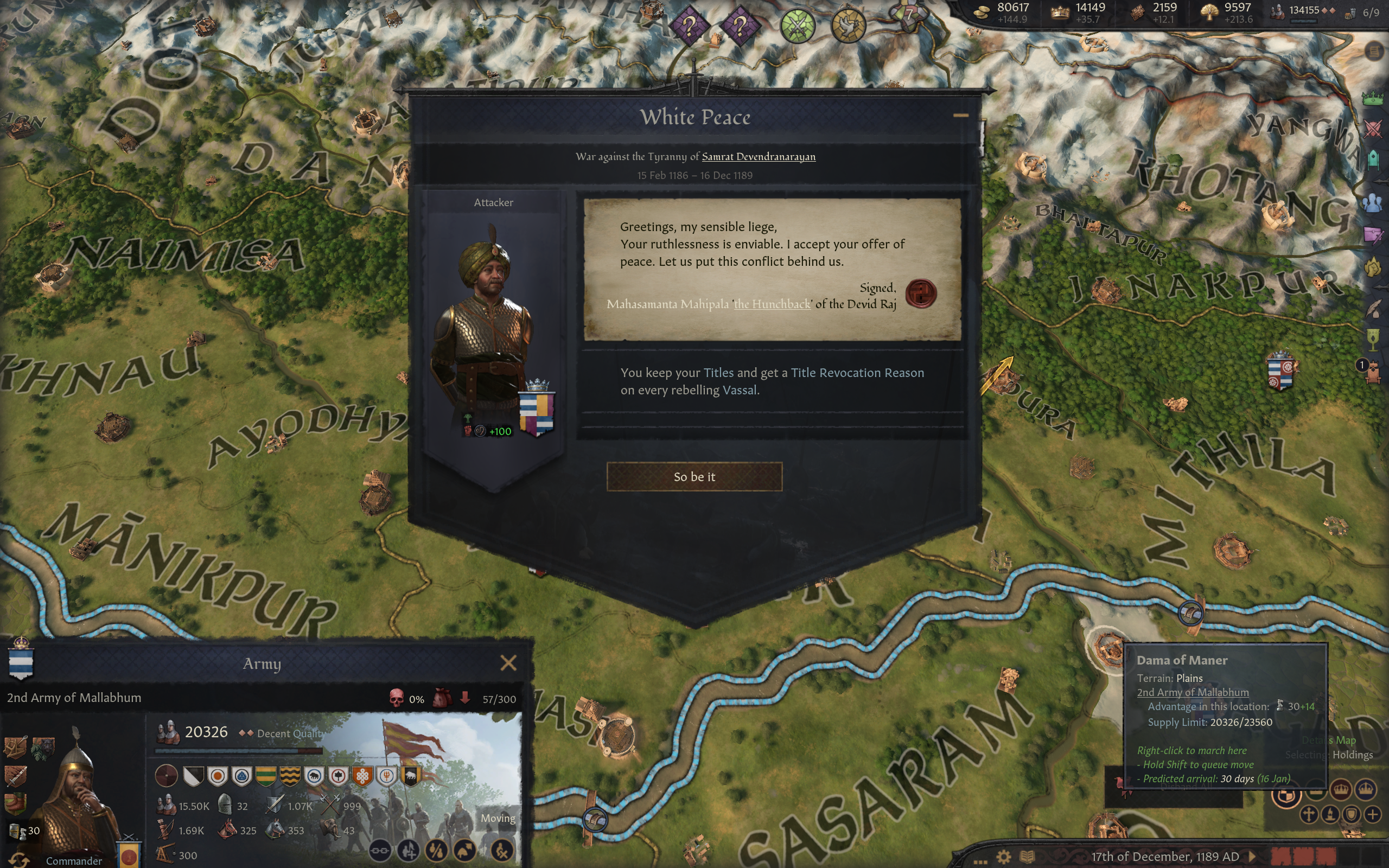Switch to the faith map mode cross icon
1389x868 pixels.
tap(1309, 814)
